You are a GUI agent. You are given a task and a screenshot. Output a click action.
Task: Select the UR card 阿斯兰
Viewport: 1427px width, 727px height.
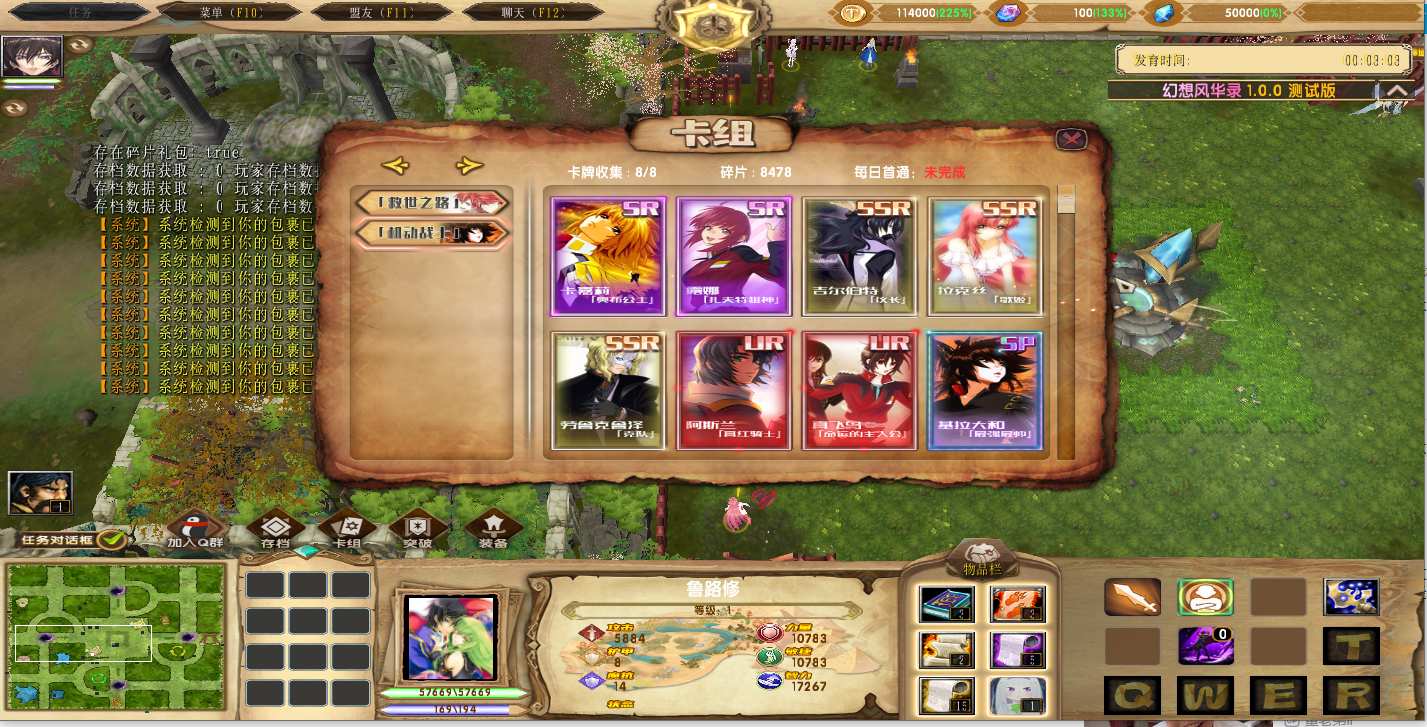coord(734,391)
